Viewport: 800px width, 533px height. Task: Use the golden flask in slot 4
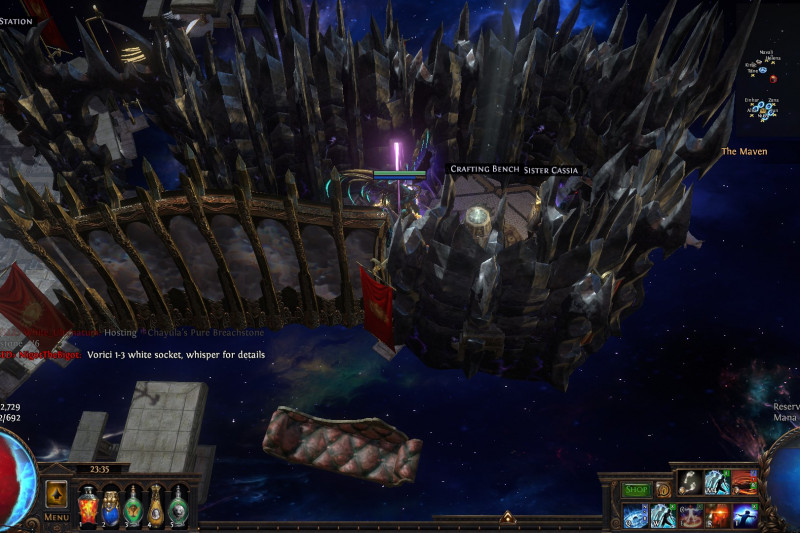pos(156,503)
